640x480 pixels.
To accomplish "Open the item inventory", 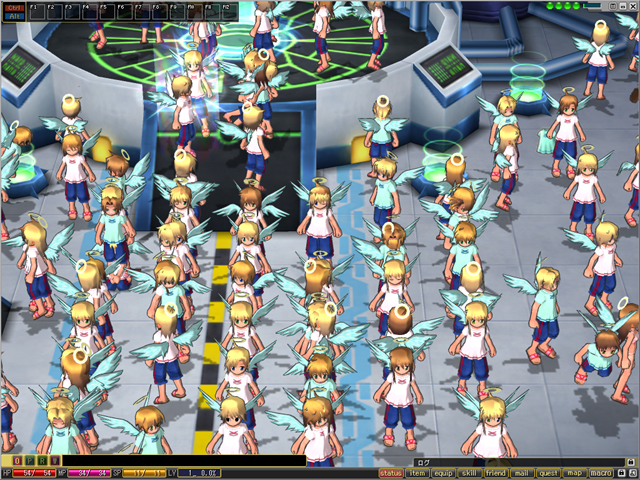I will pyautogui.click(x=417, y=473).
